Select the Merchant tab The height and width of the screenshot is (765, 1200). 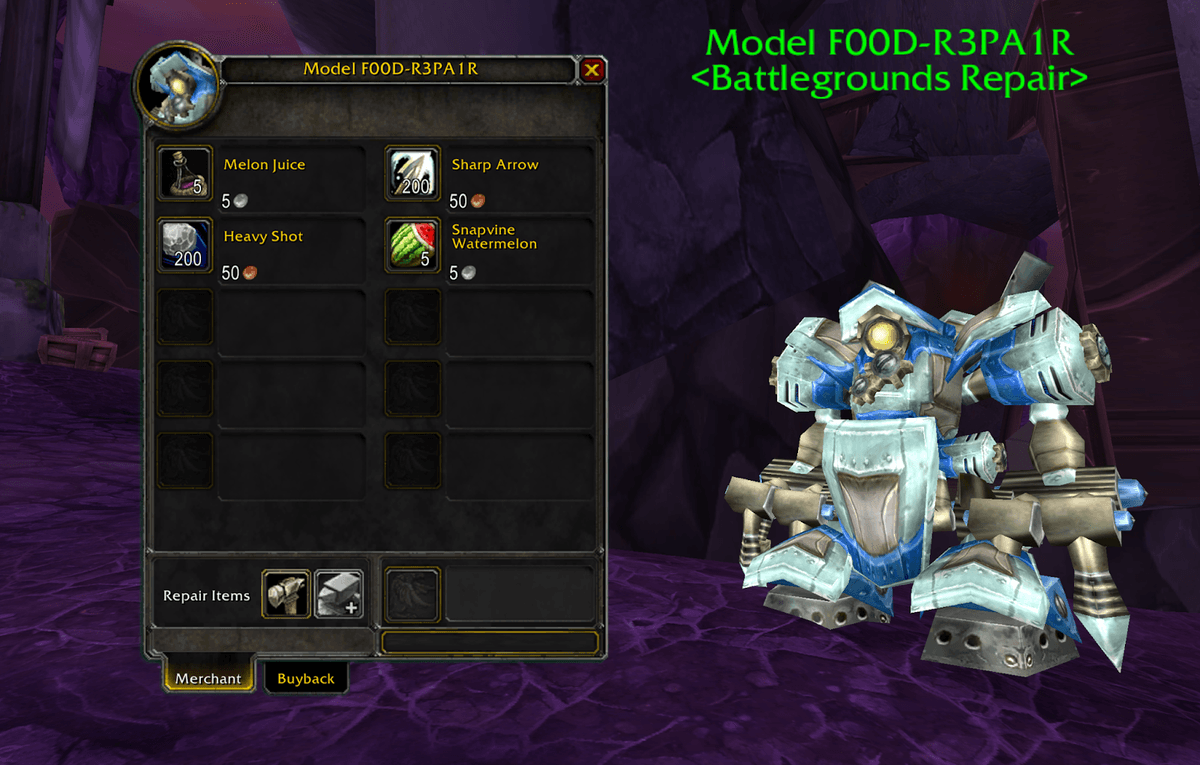point(208,678)
